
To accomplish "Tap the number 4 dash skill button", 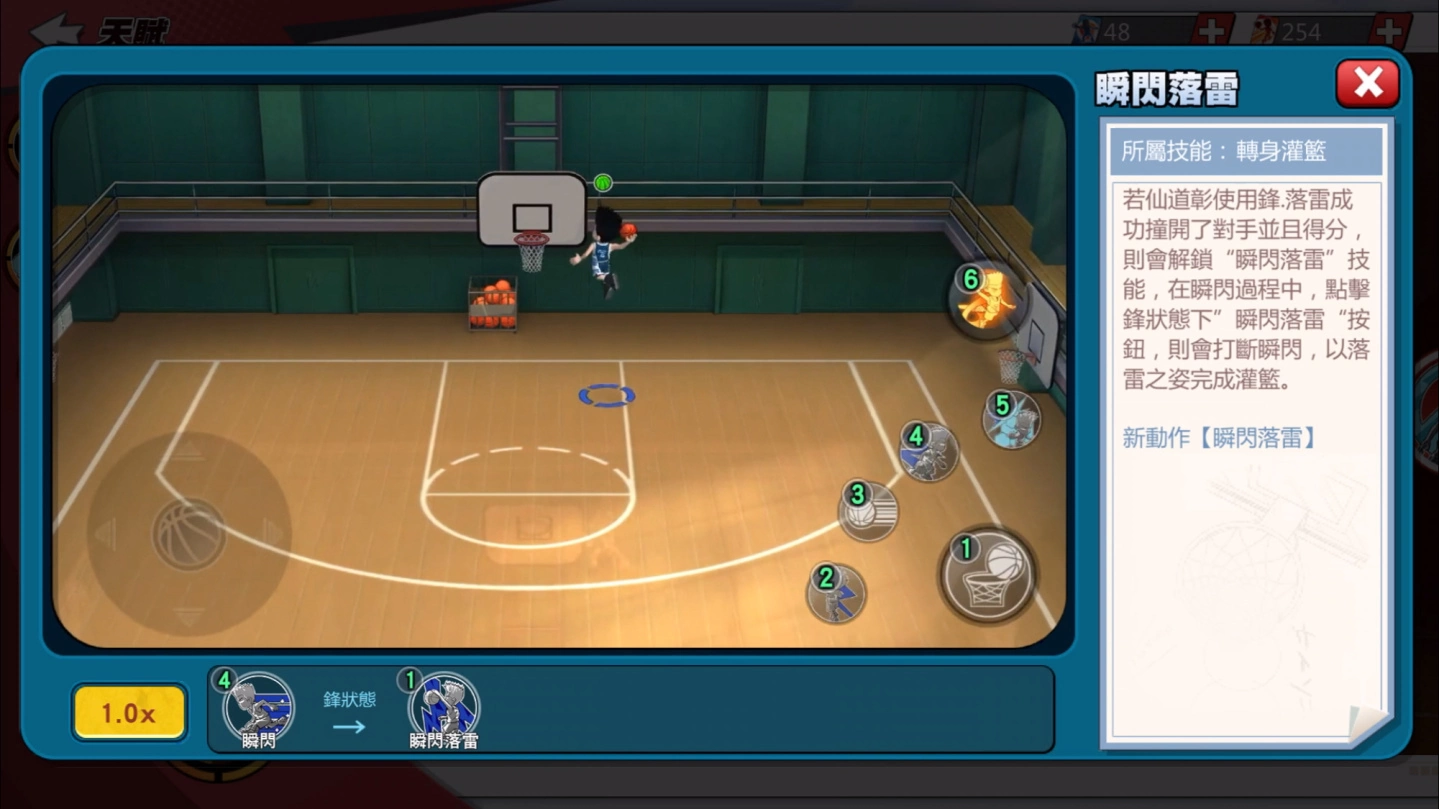I will (928, 451).
